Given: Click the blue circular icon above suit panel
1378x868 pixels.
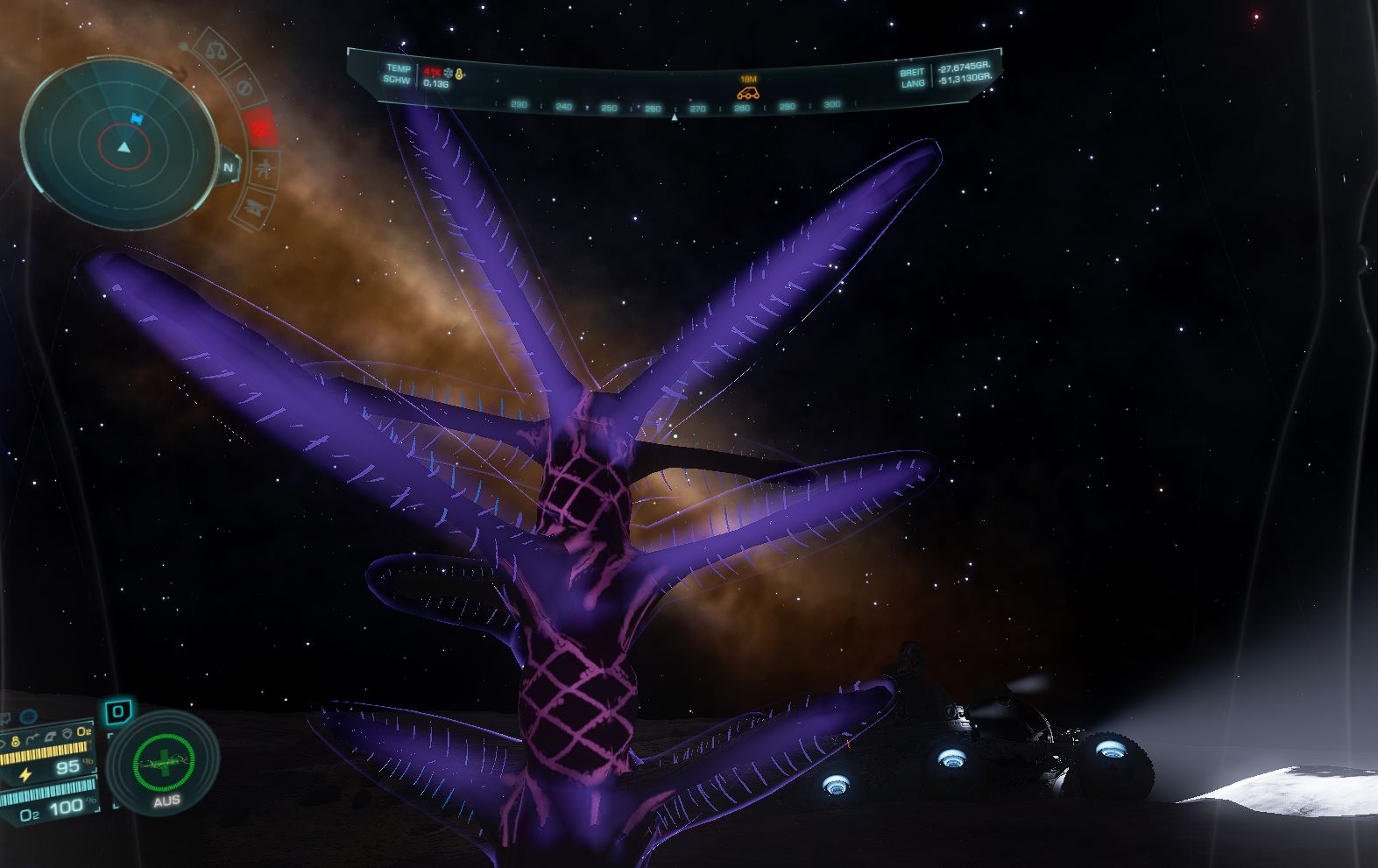Looking at the screenshot, I should coord(27,716).
